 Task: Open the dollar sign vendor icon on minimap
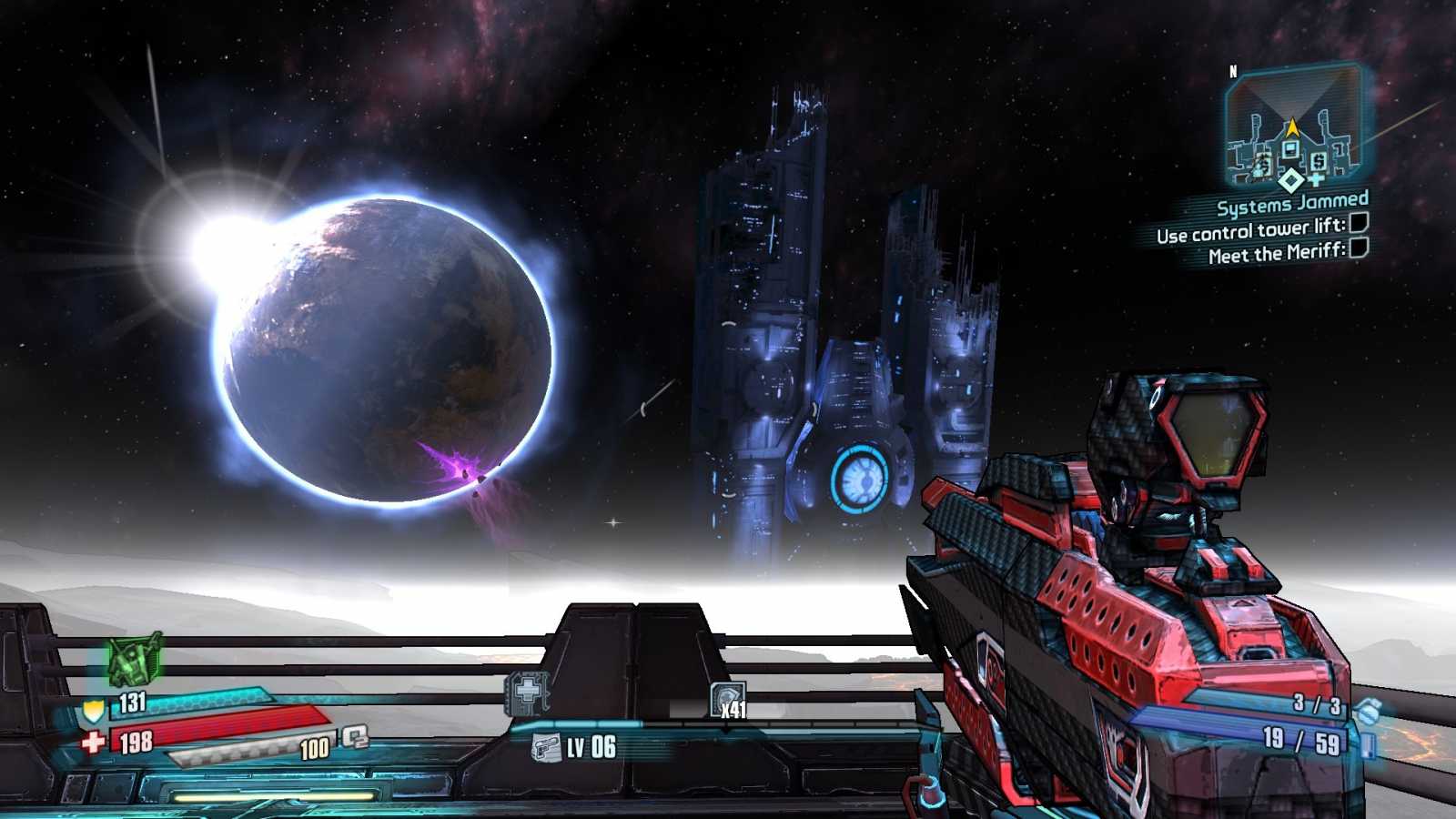coord(1319,161)
